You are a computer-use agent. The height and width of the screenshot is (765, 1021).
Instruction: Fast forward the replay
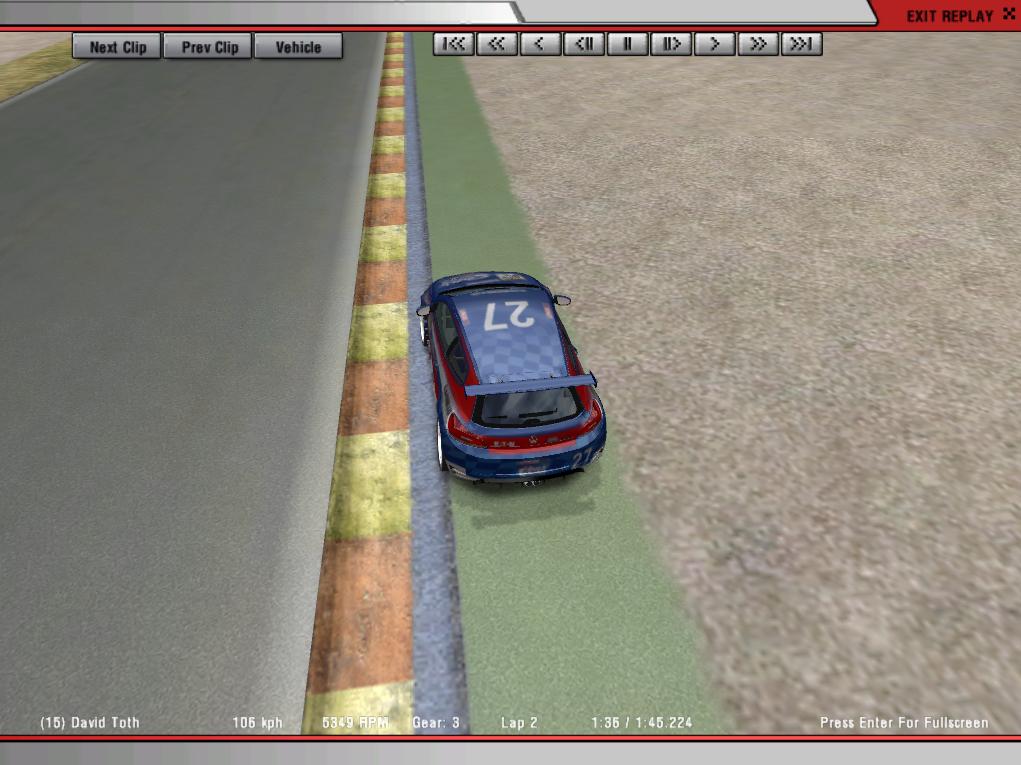(x=758, y=44)
